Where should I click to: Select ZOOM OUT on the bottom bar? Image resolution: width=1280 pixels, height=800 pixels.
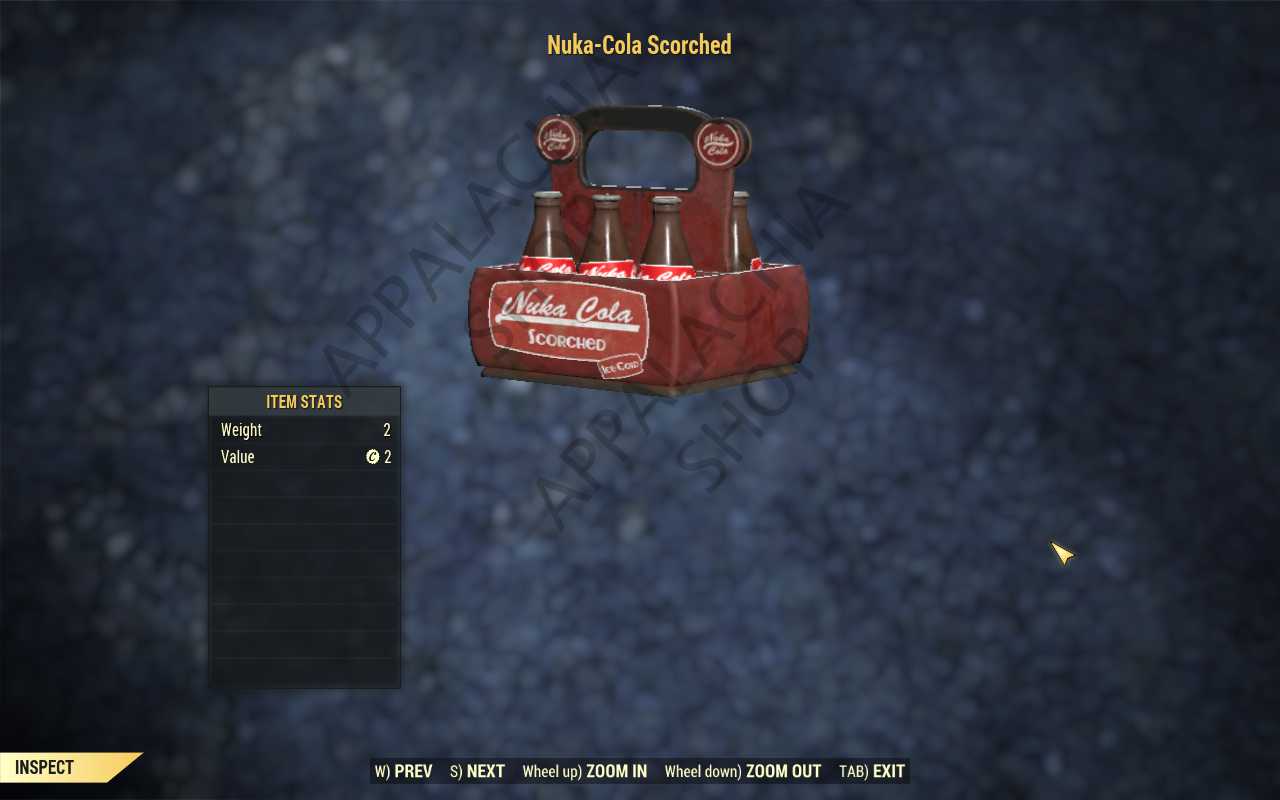pos(742,771)
